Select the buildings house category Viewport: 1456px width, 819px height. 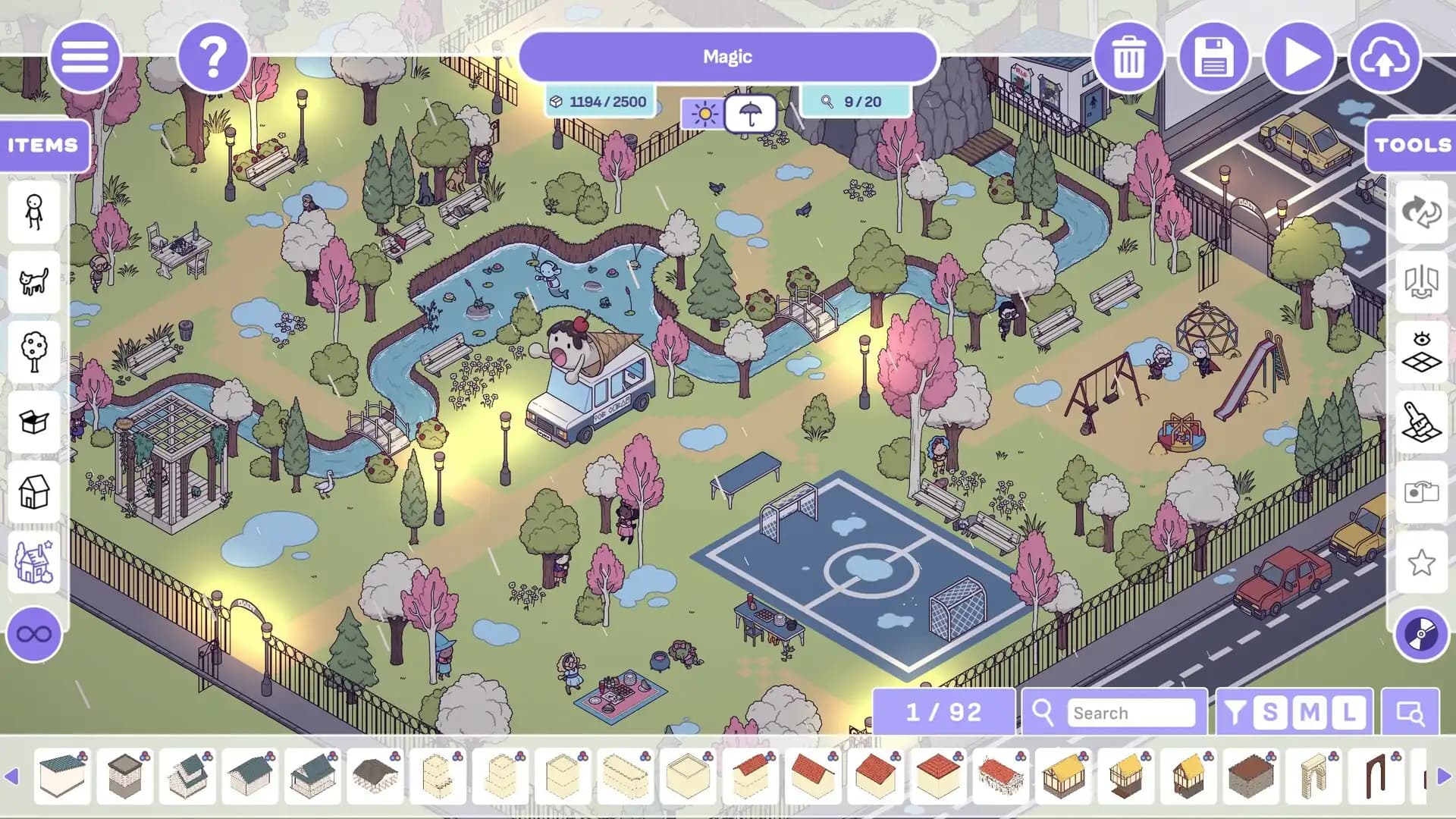[33, 493]
